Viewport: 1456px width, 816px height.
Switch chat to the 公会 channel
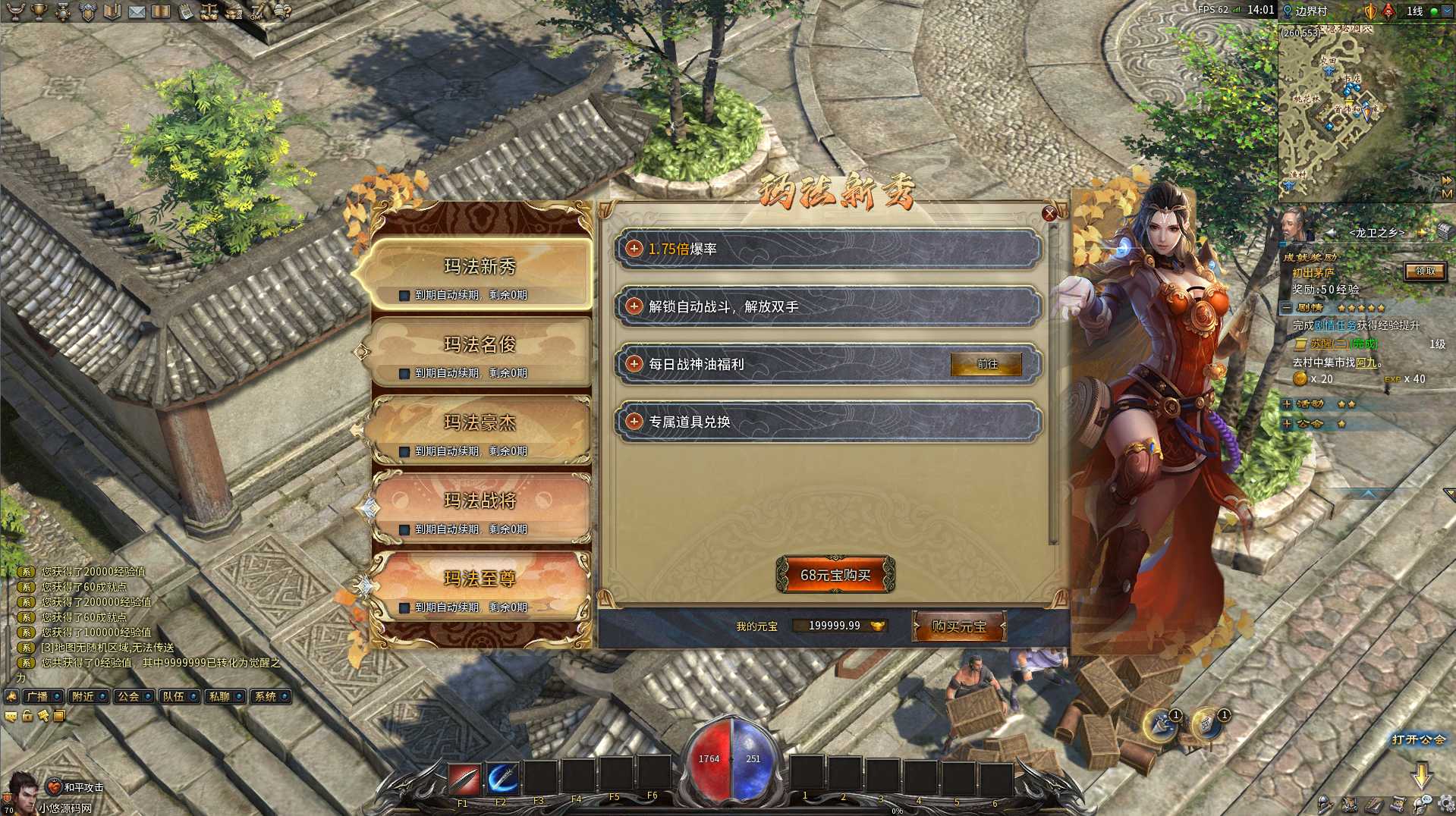(130, 697)
